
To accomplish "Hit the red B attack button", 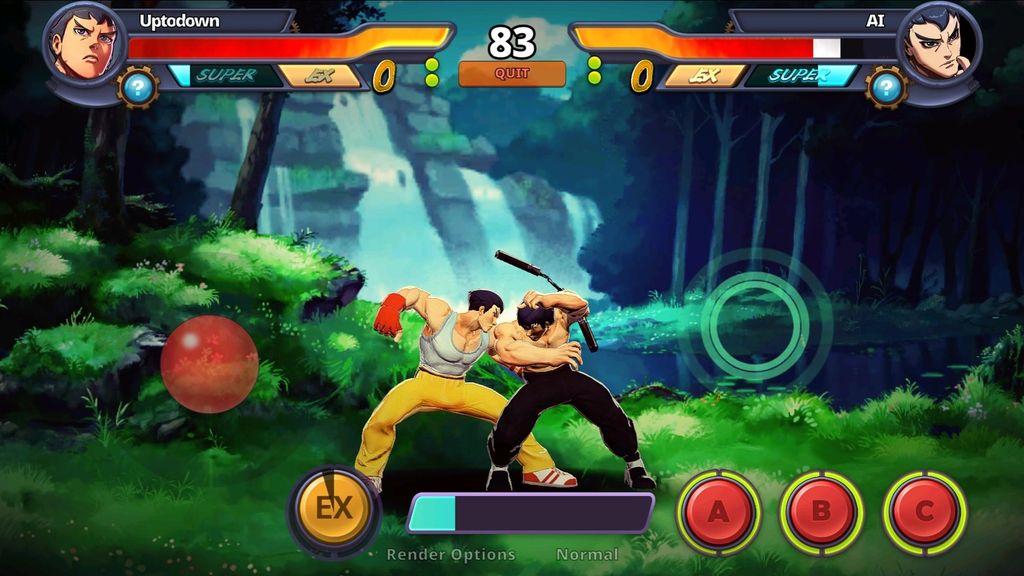I will coord(821,511).
